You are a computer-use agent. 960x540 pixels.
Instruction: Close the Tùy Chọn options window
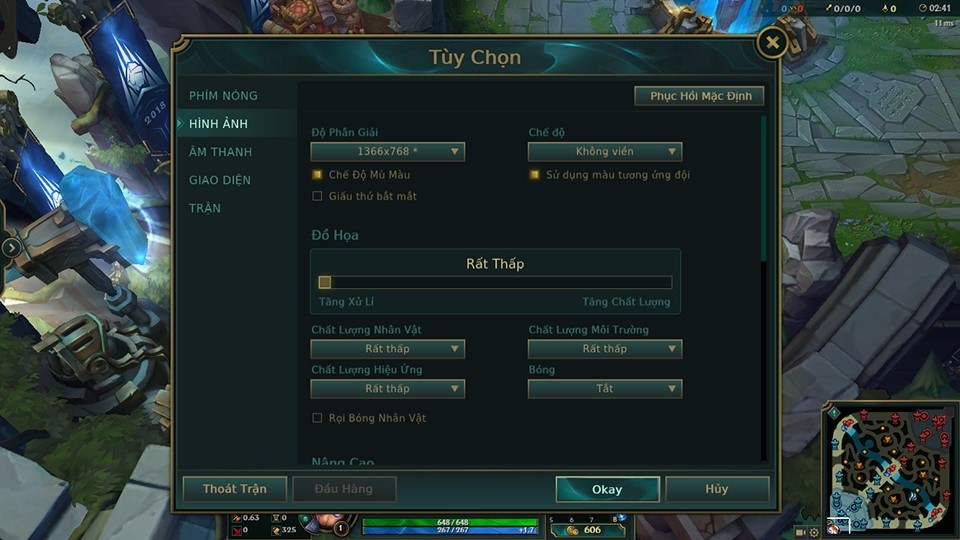(x=771, y=43)
